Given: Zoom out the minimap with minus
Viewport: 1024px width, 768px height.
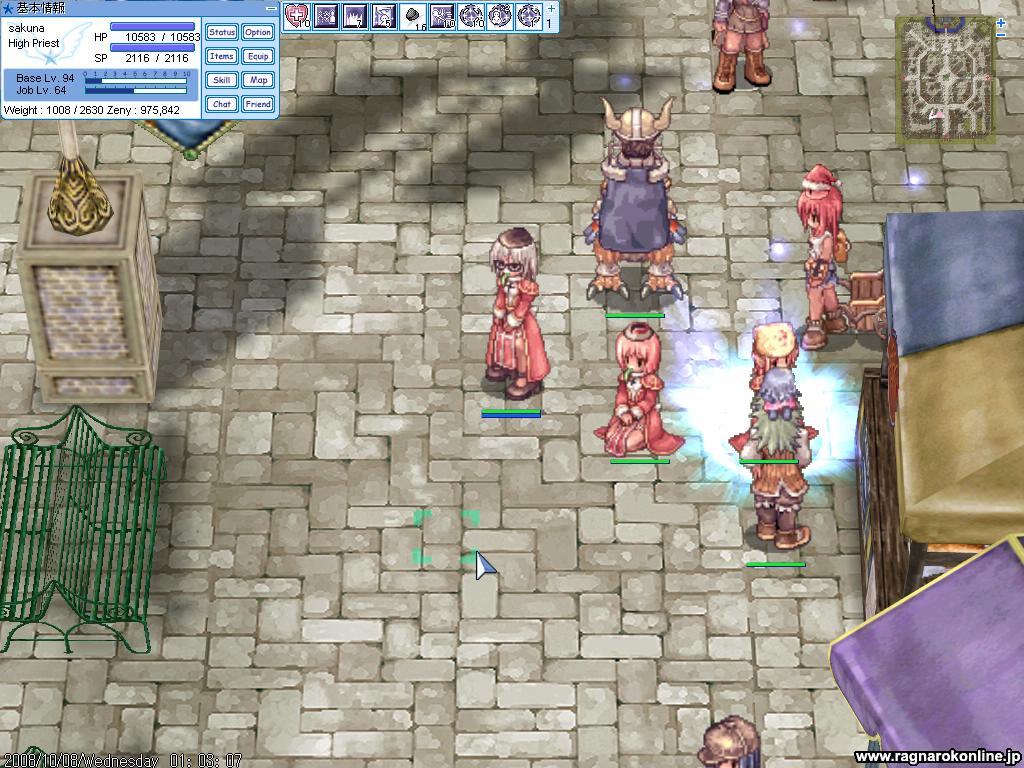Looking at the screenshot, I should tap(1001, 35).
